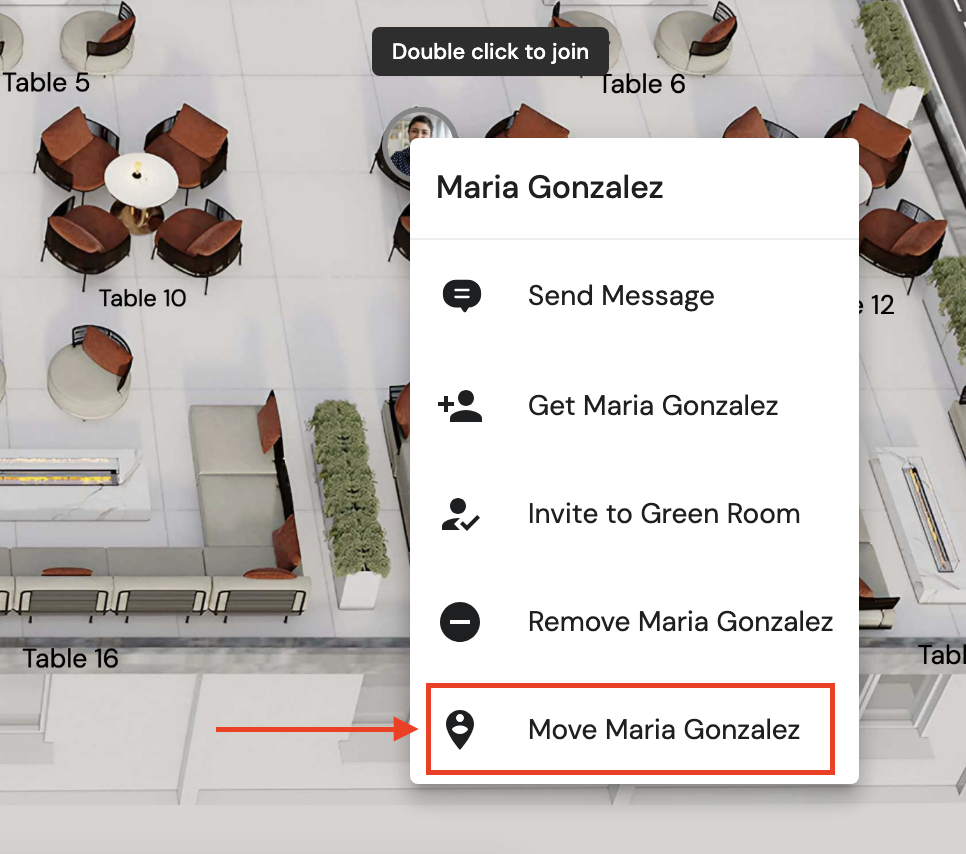Choose Remove Maria Gonzalez
The height and width of the screenshot is (854, 966).
(x=679, y=622)
